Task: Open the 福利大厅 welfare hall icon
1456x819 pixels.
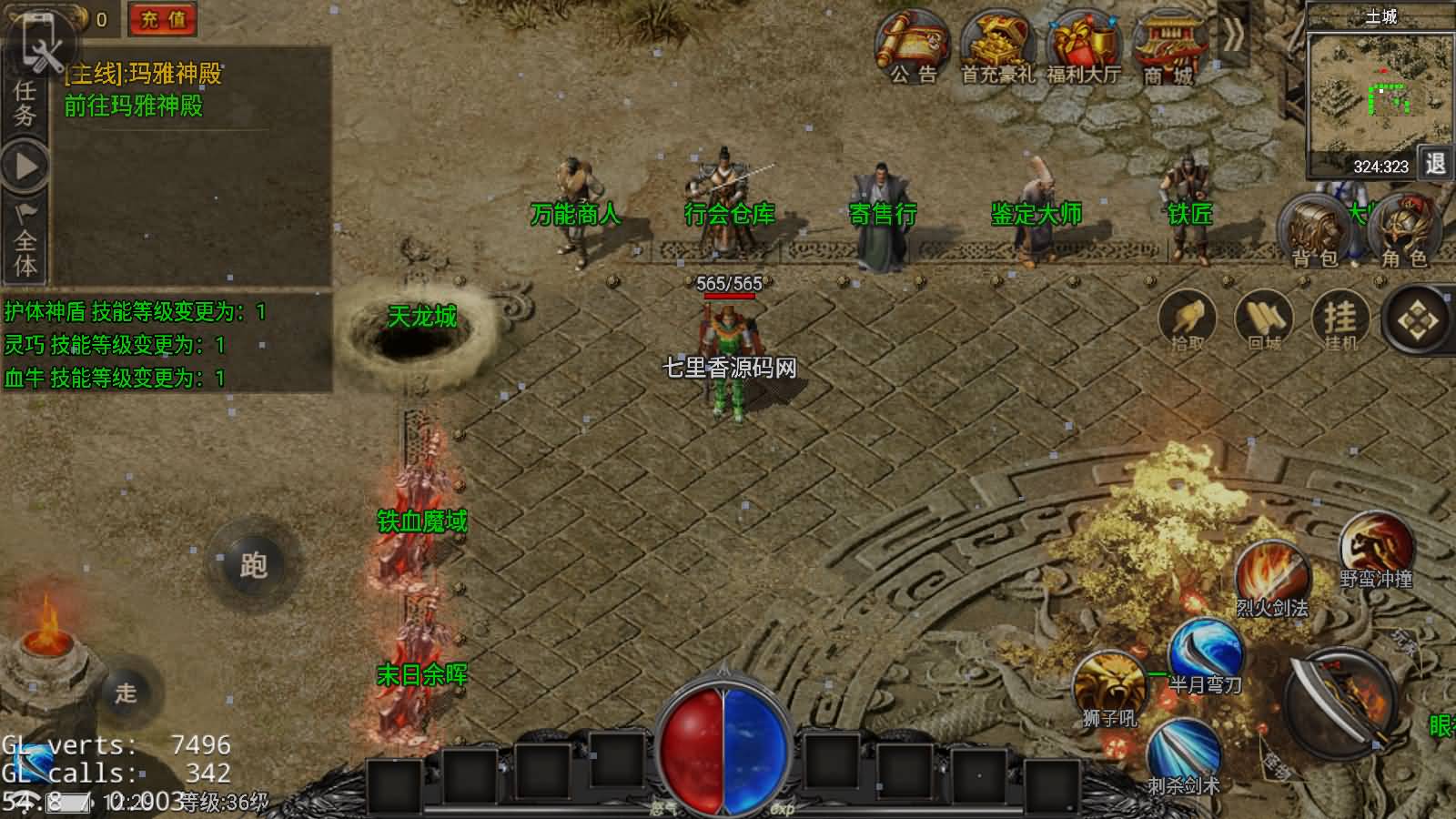Action: click(x=1083, y=47)
